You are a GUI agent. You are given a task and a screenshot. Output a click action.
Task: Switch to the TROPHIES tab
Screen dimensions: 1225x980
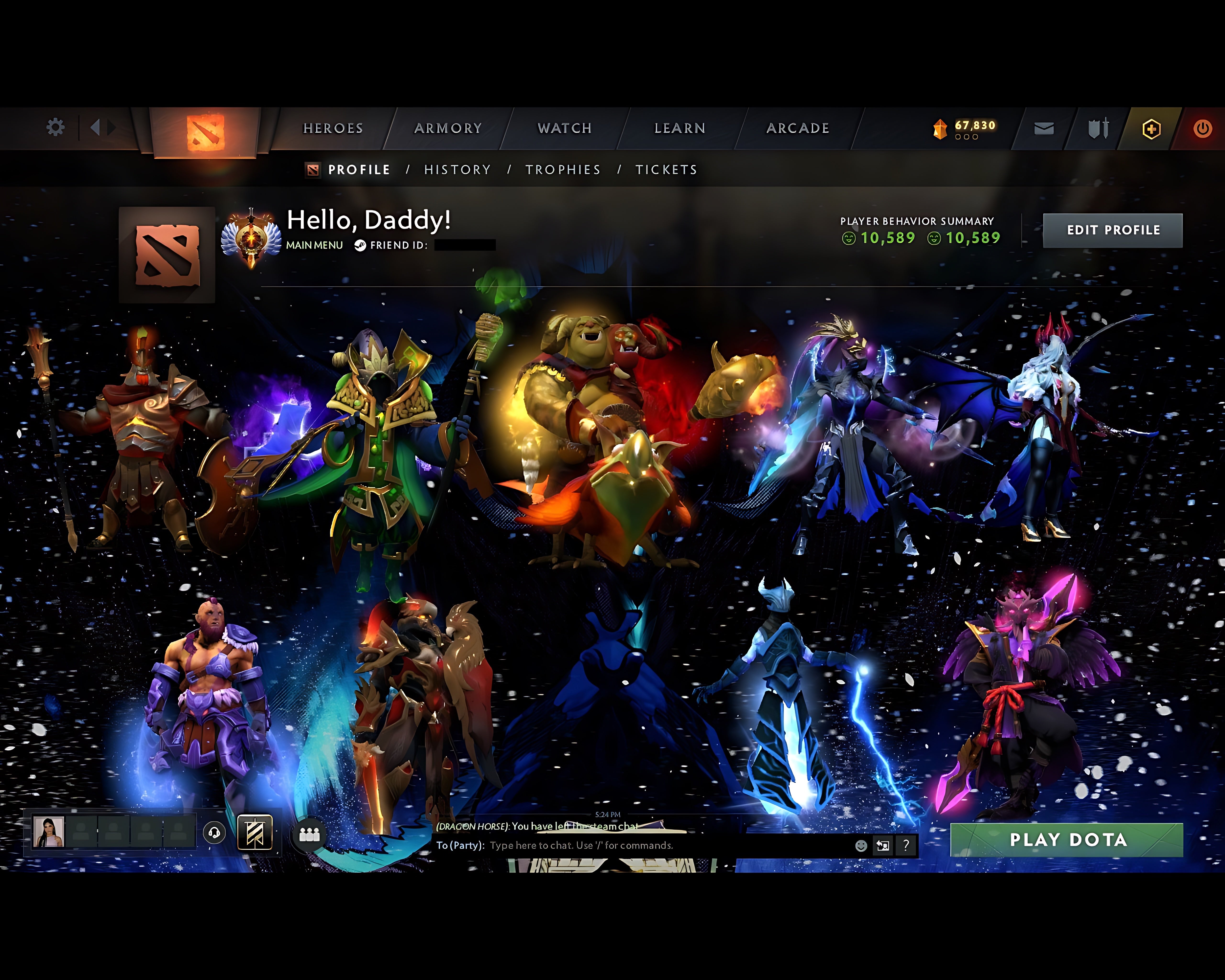coord(563,169)
